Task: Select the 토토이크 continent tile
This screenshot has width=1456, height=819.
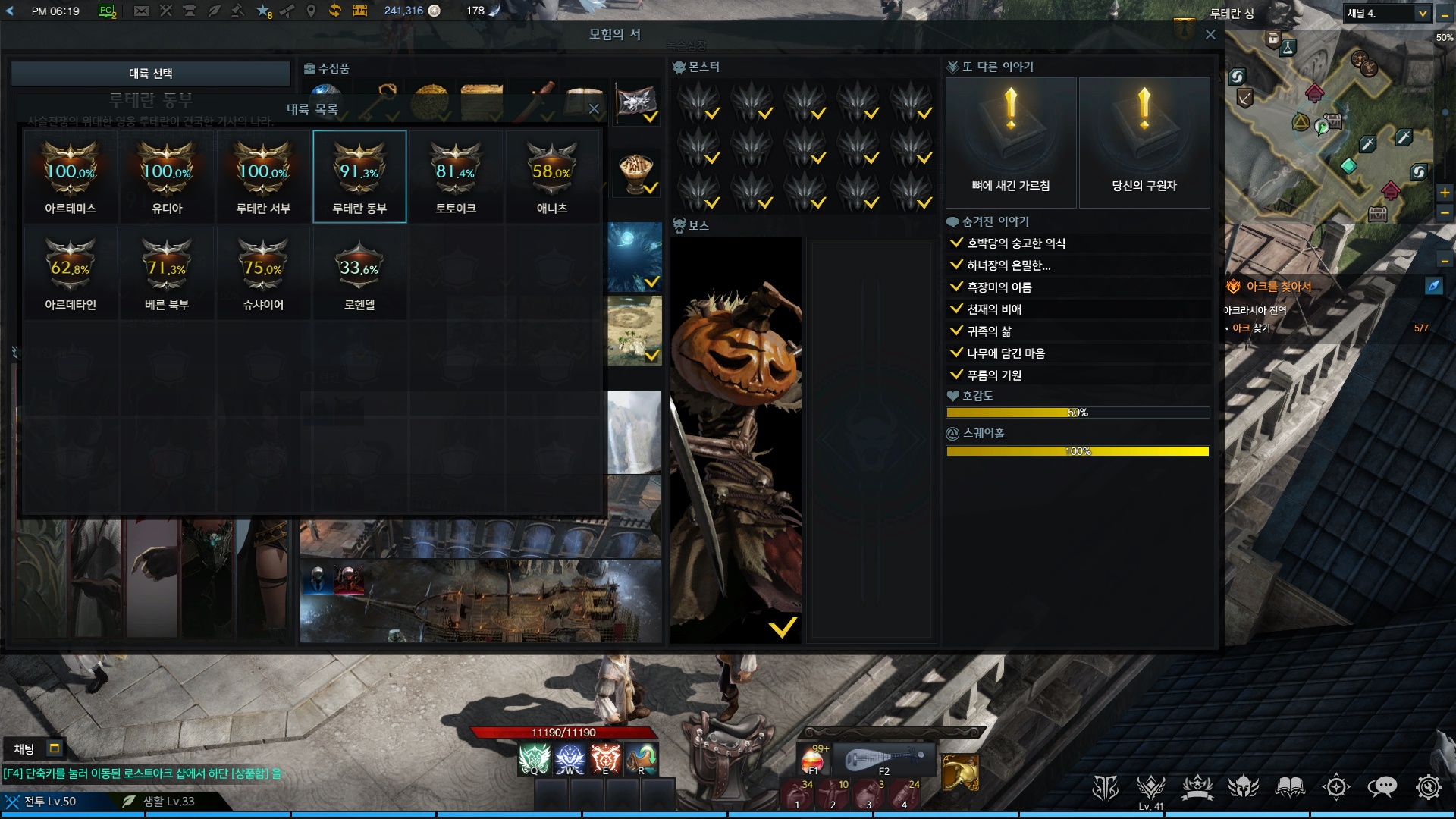Action: pyautogui.click(x=456, y=177)
